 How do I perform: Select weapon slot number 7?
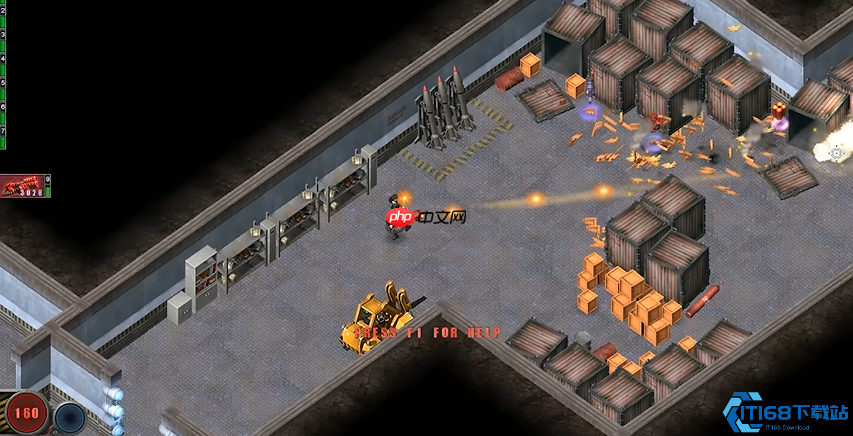coord(3,130)
